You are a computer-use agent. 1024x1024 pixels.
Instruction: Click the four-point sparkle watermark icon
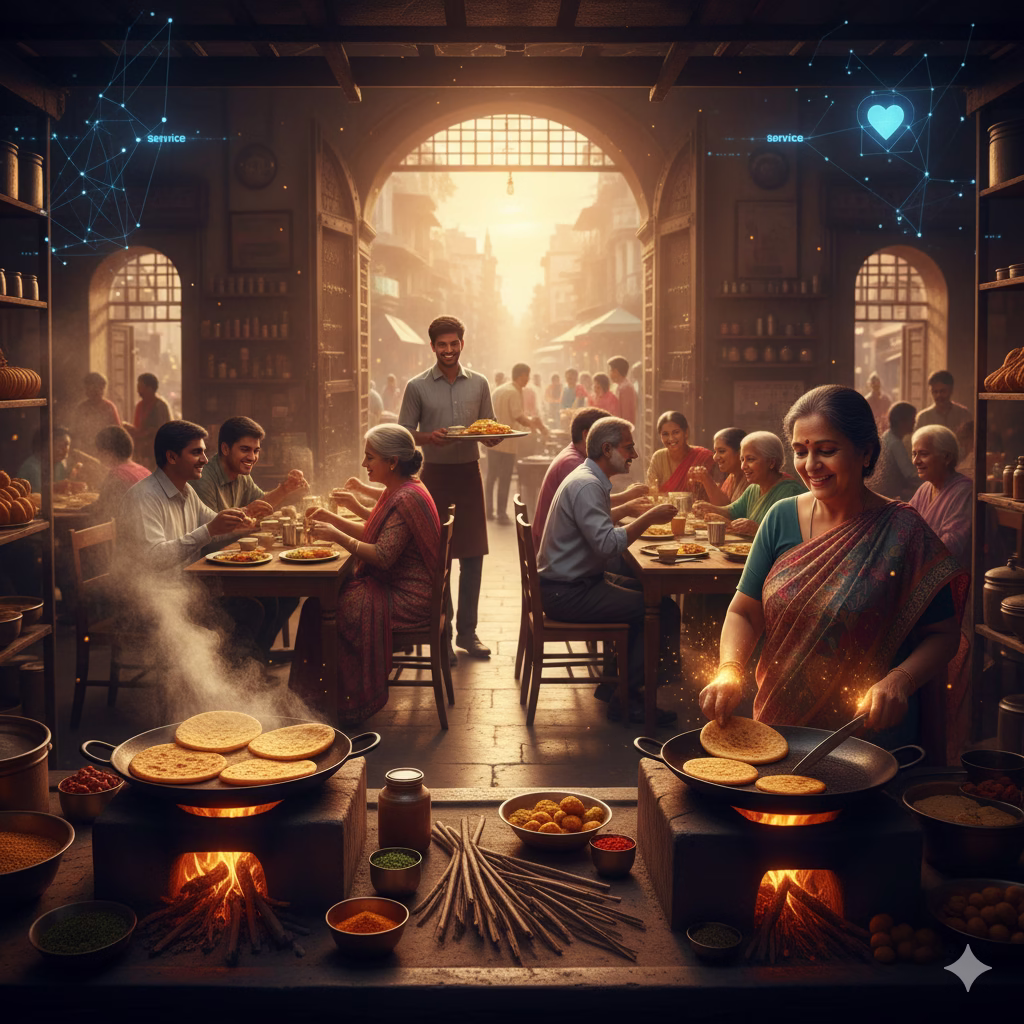pyautogui.click(x=967, y=967)
